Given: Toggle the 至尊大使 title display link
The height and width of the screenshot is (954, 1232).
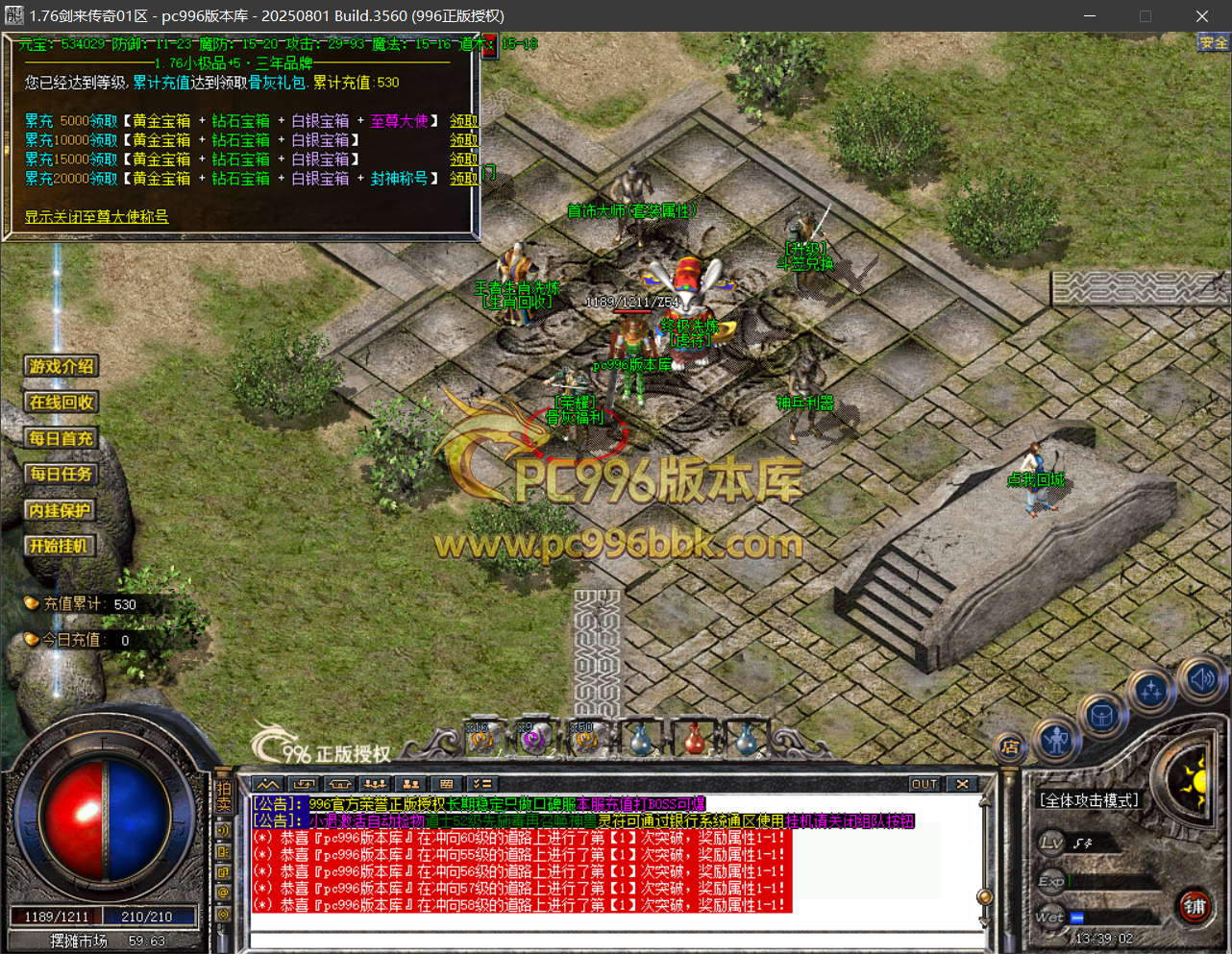Looking at the screenshot, I should pos(96,217).
